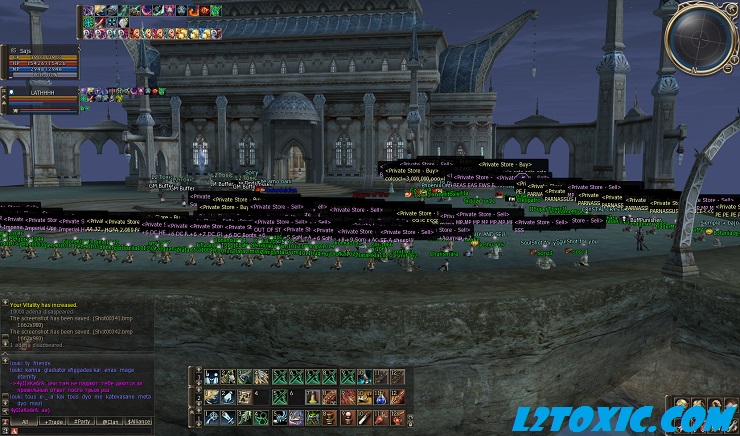Click the Private Store - Buy 3,000,000,000 sign
The width and height of the screenshot is (740, 436).
point(417,176)
